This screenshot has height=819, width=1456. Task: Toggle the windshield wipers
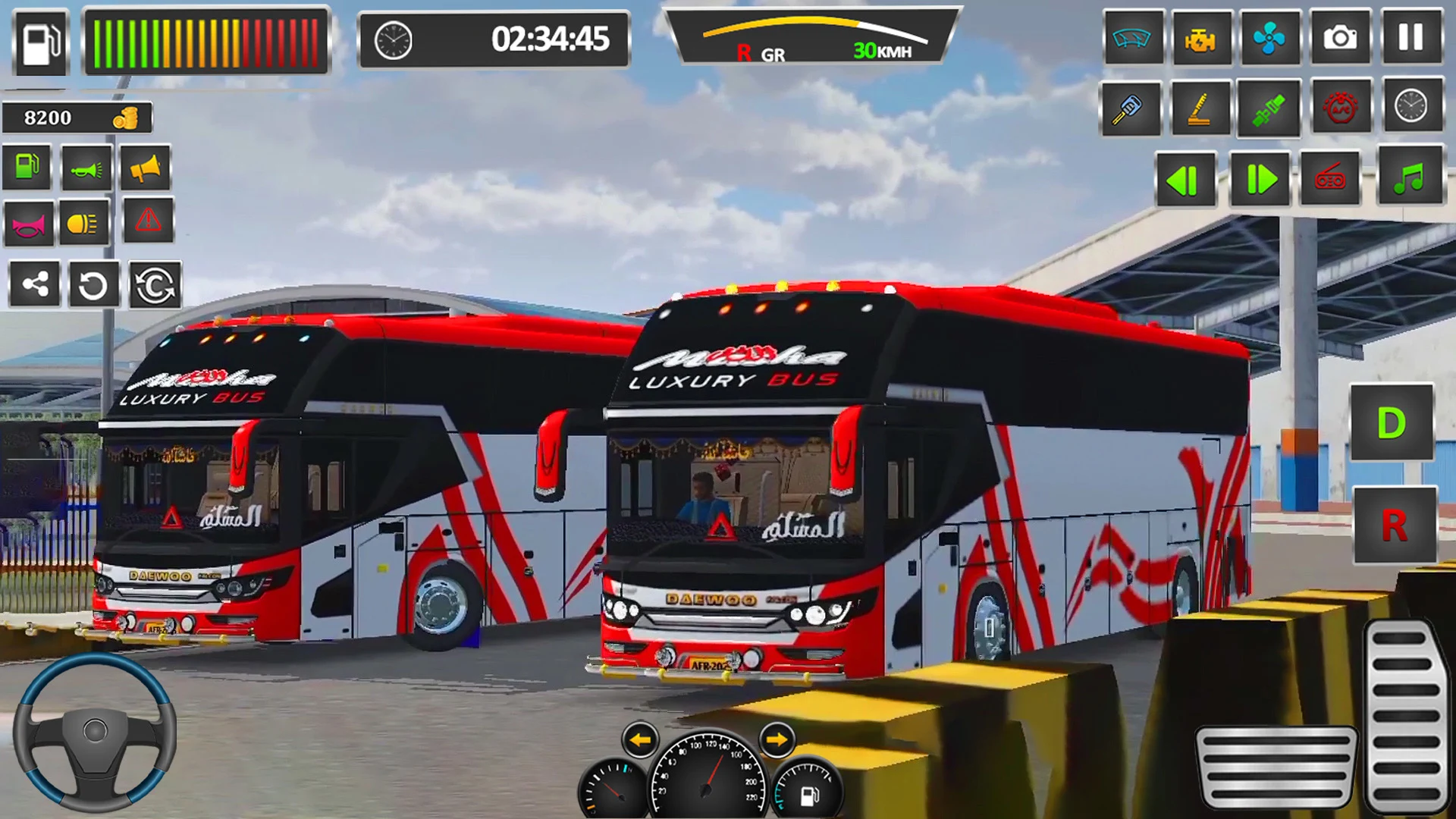click(x=1132, y=37)
